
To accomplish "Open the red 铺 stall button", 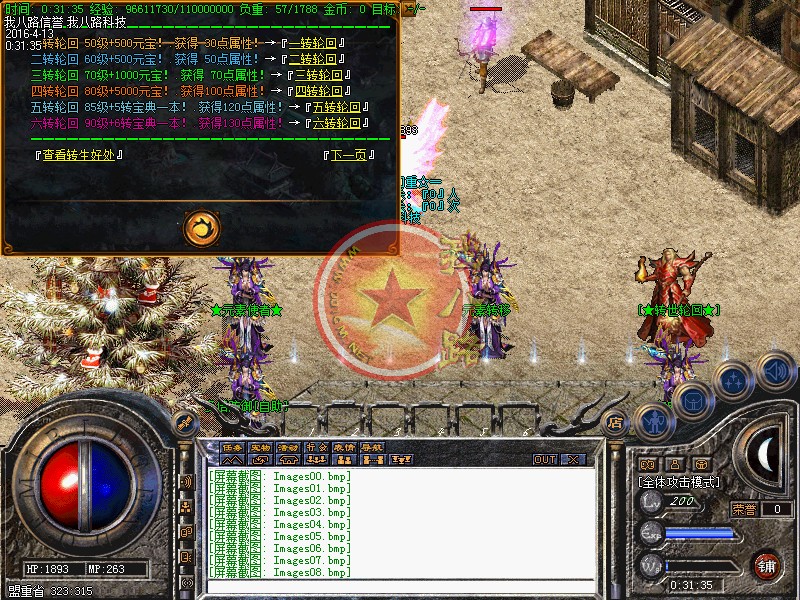I will 767,565.
